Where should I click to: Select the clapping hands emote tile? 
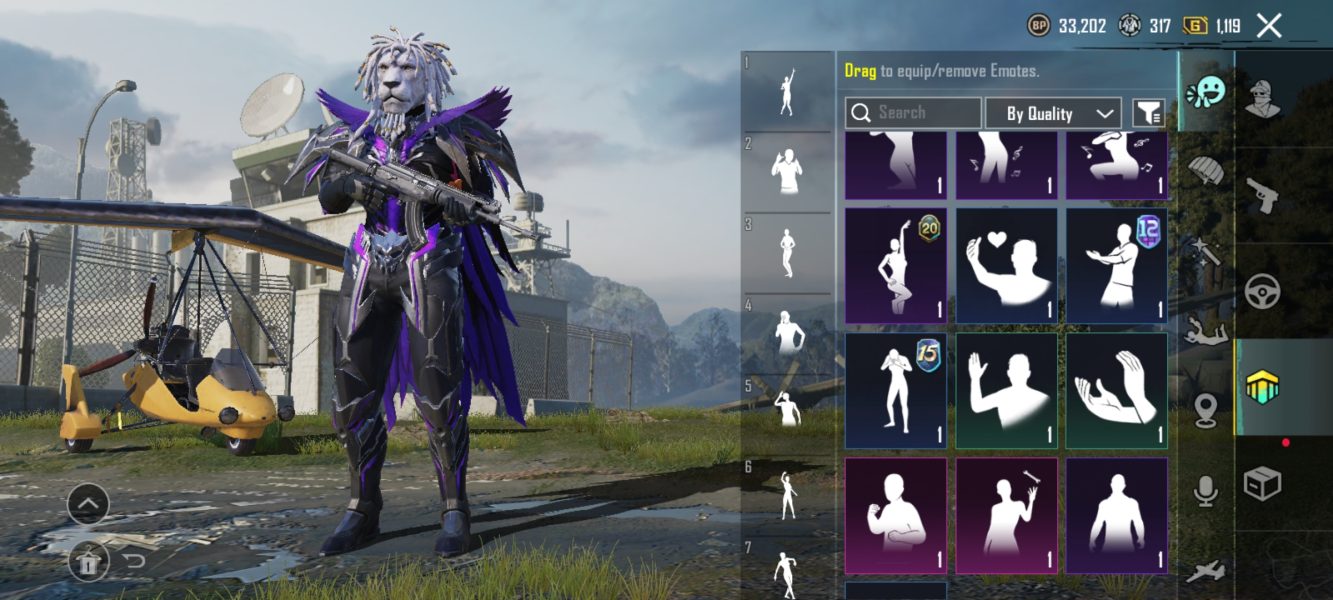(1116, 391)
